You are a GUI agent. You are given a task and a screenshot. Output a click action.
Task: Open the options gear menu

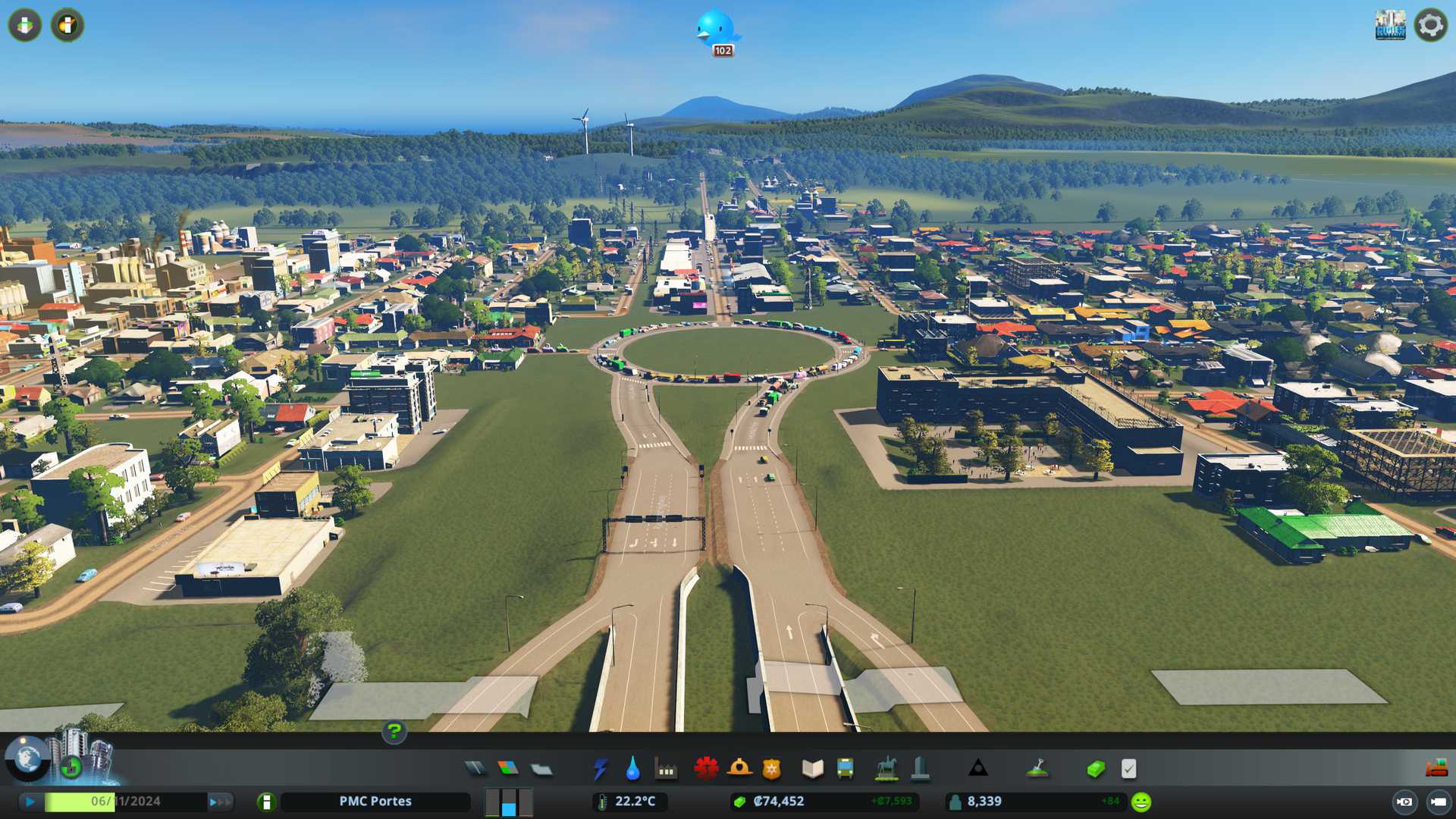coord(1431,25)
